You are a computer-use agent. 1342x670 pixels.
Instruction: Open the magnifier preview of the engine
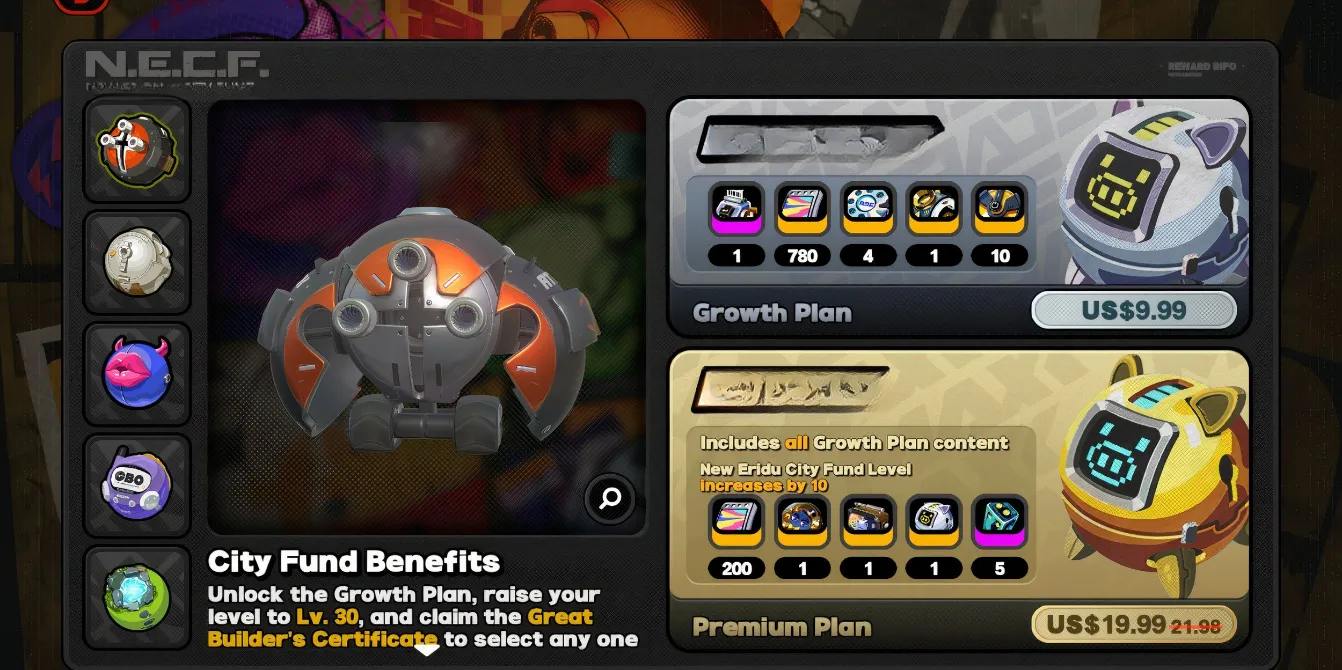click(x=610, y=498)
